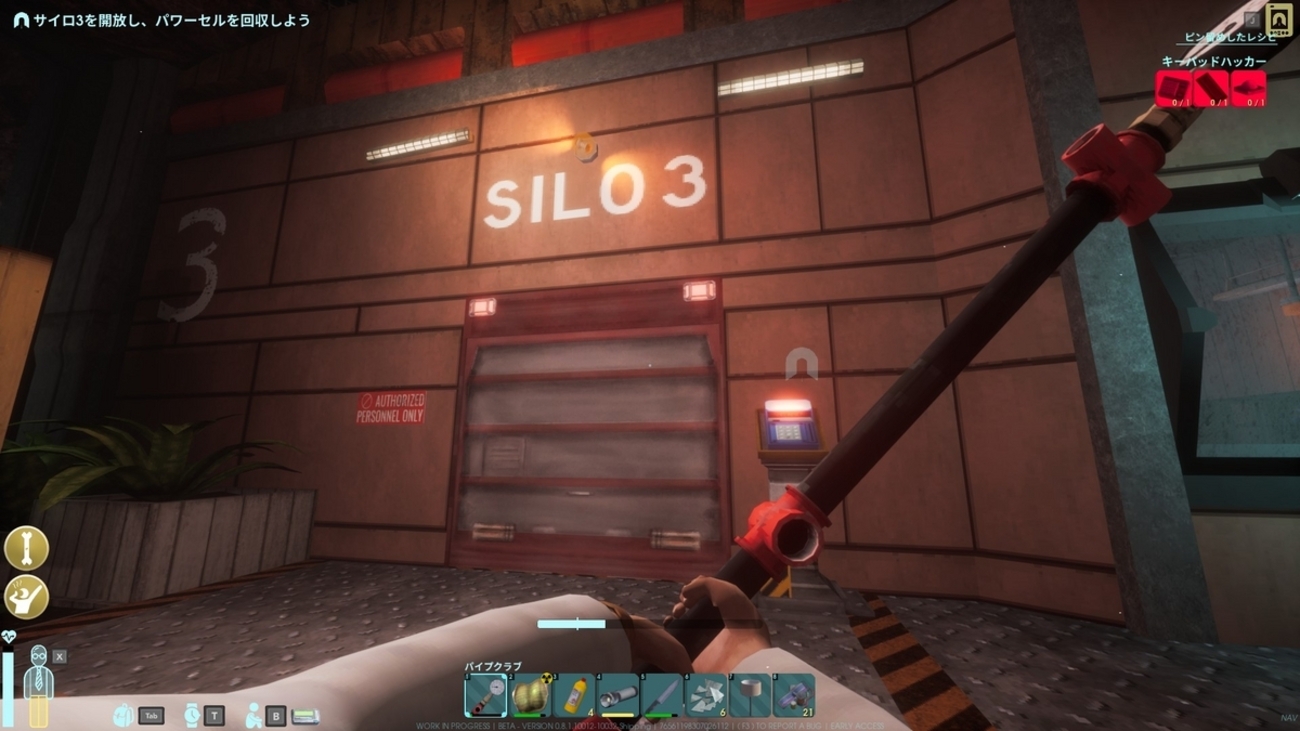Screen dimensions: 1300x731
Task: Select the knife hotbar slot
Action: (662, 695)
